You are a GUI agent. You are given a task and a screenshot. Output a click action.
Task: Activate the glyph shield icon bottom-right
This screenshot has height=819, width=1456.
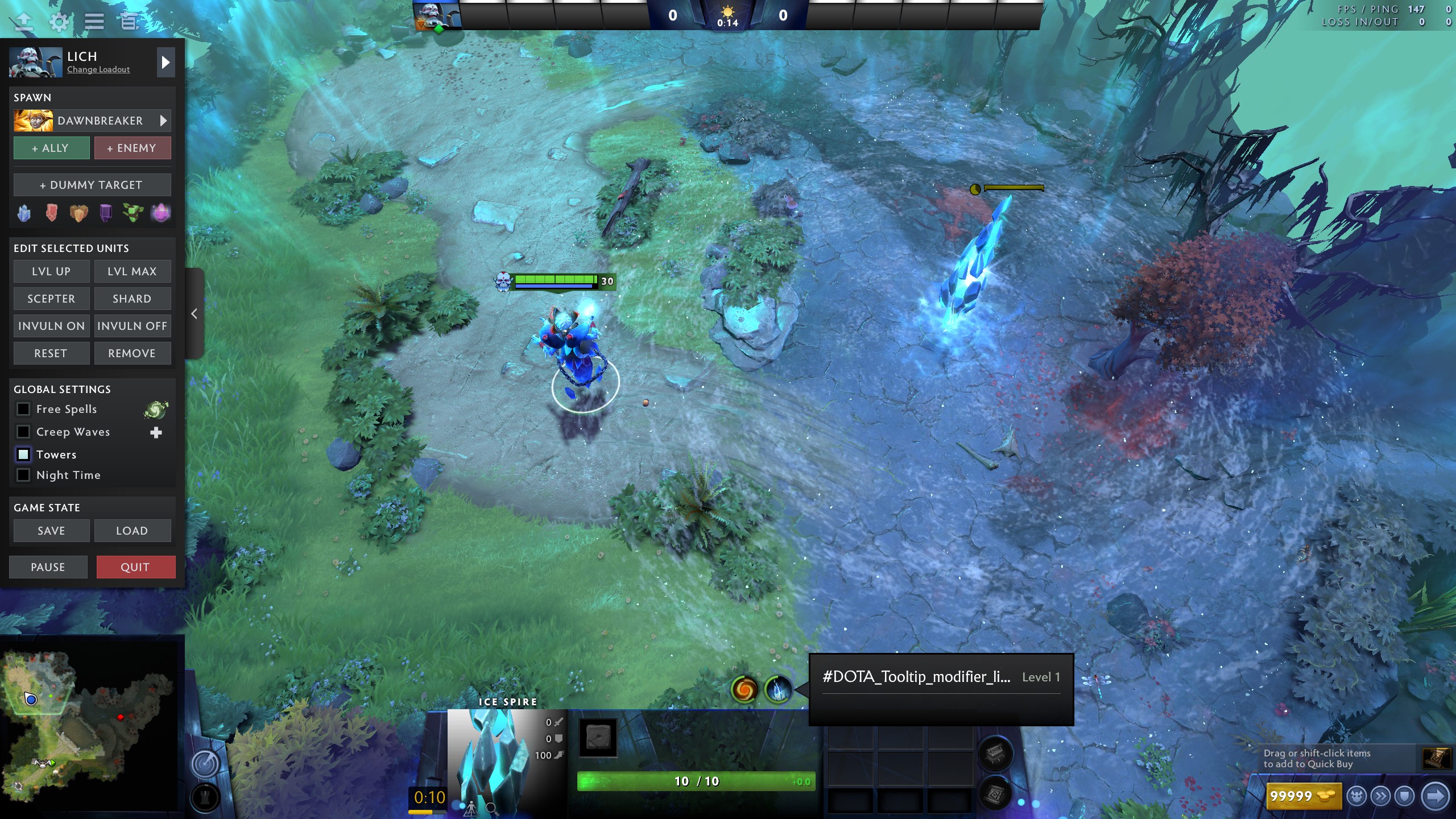point(1404,796)
